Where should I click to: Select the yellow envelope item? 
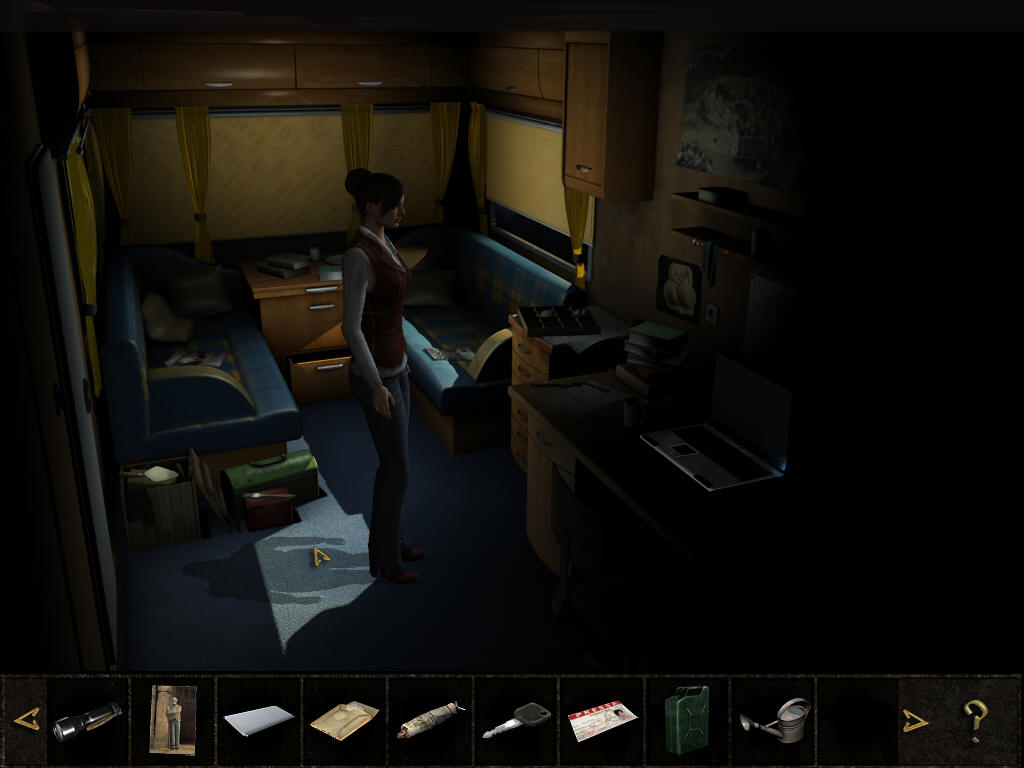344,720
